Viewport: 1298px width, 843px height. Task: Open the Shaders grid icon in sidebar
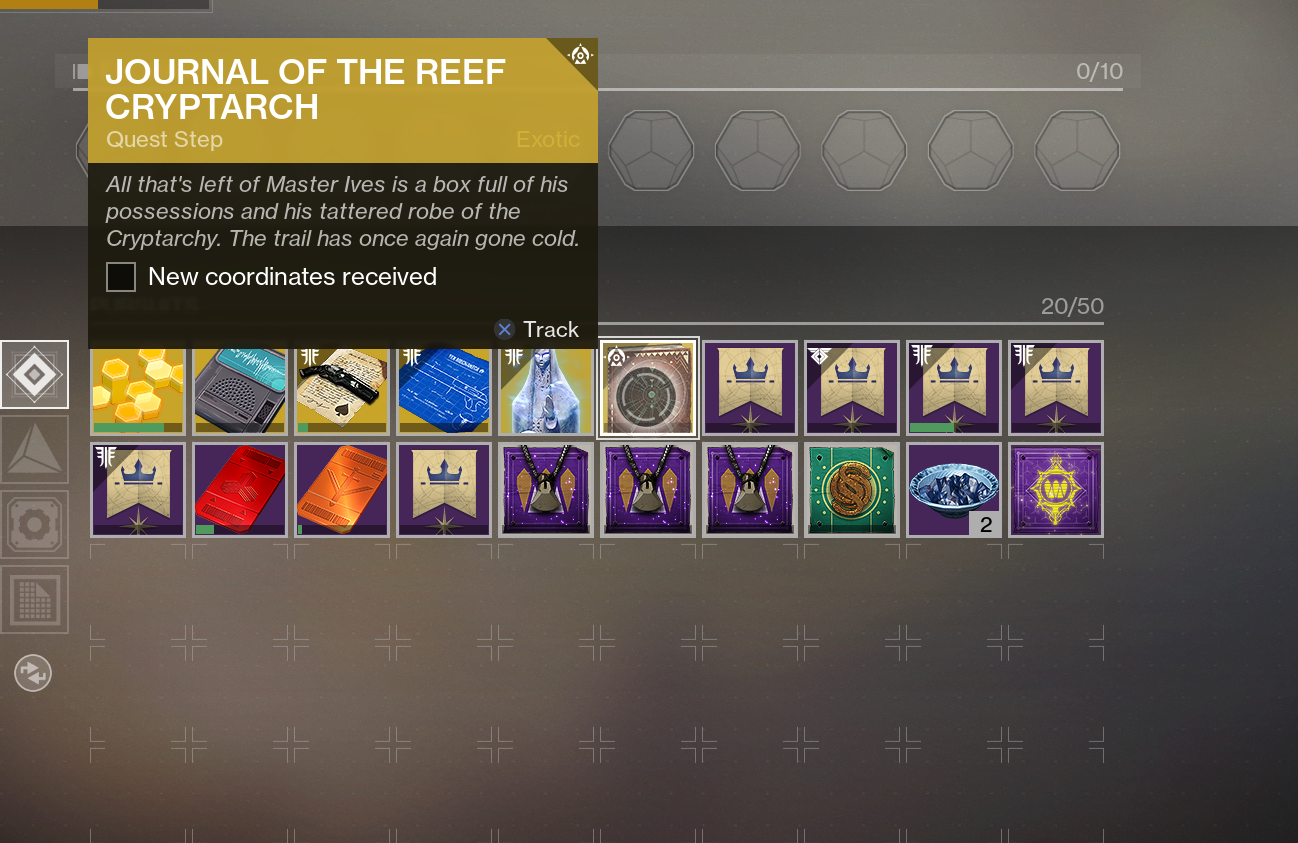pyautogui.click(x=34, y=599)
